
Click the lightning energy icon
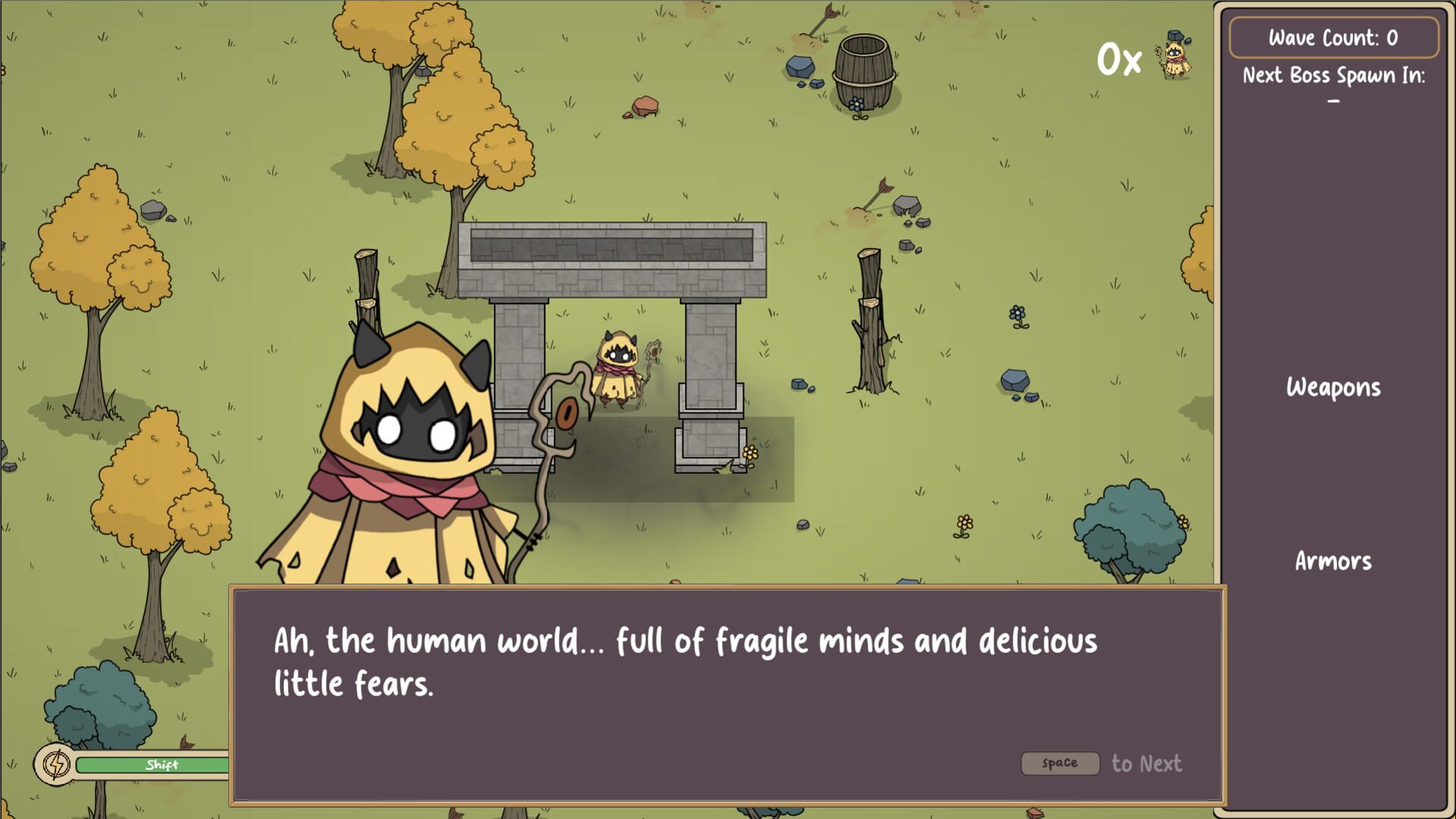point(53,764)
